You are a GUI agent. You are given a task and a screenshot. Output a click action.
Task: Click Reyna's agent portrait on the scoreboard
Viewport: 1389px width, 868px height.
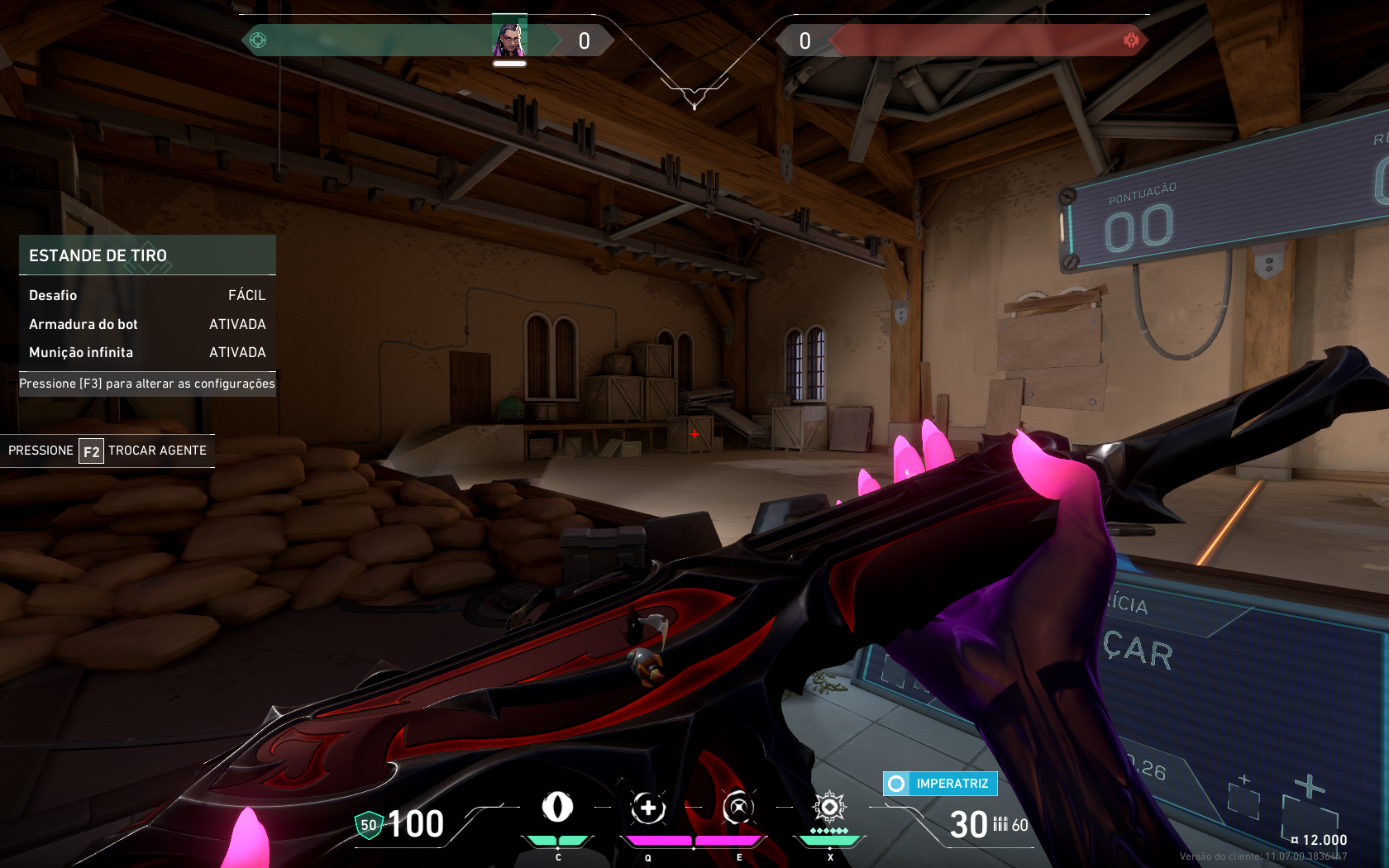click(x=509, y=36)
